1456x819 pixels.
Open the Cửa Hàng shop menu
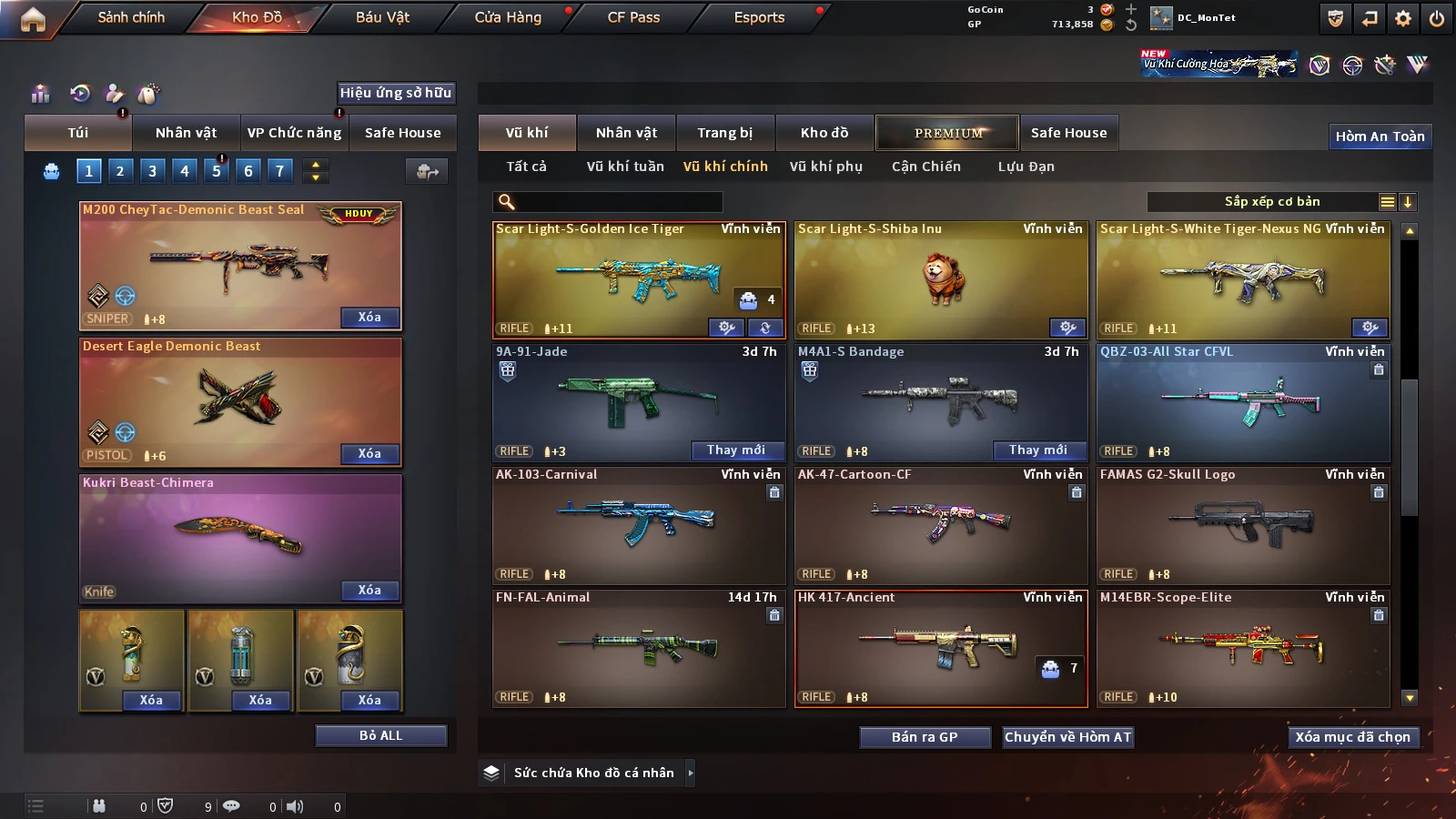[x=508, y=17]
